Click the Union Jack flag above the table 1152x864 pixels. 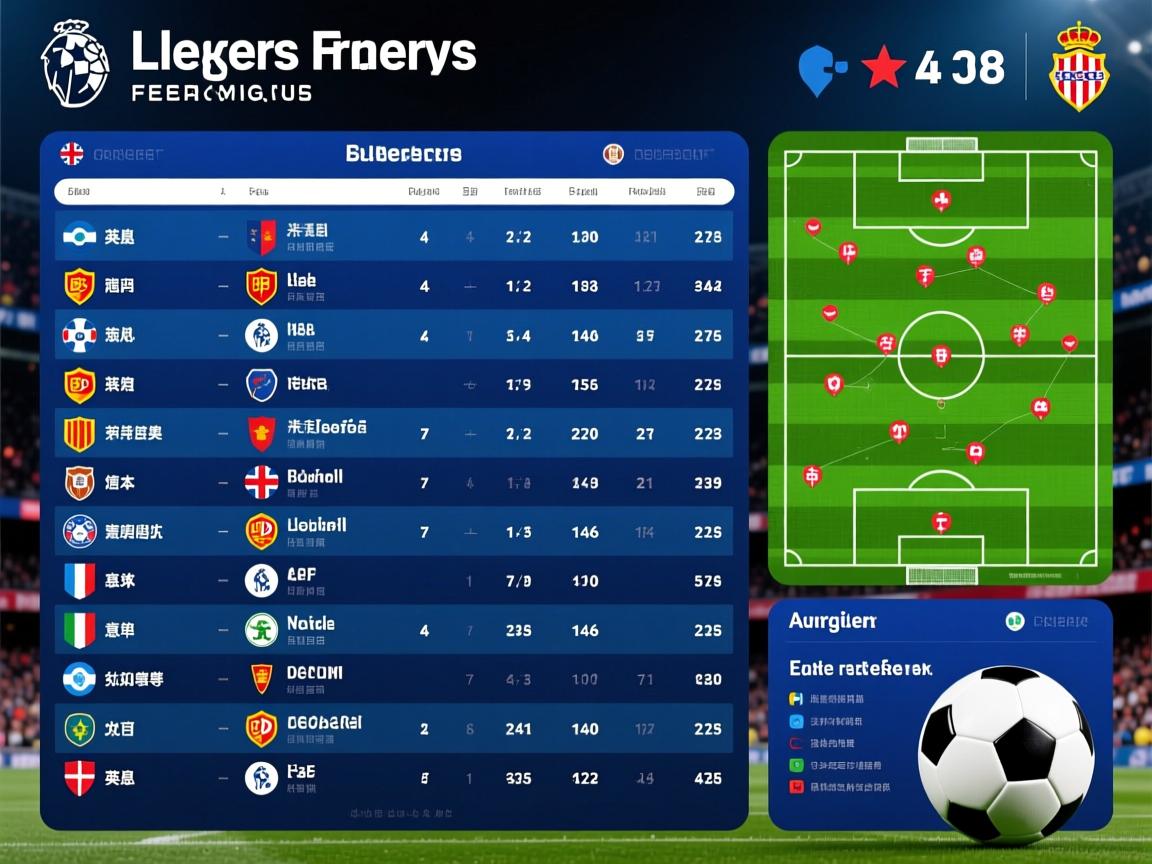(x=72, y=154)
